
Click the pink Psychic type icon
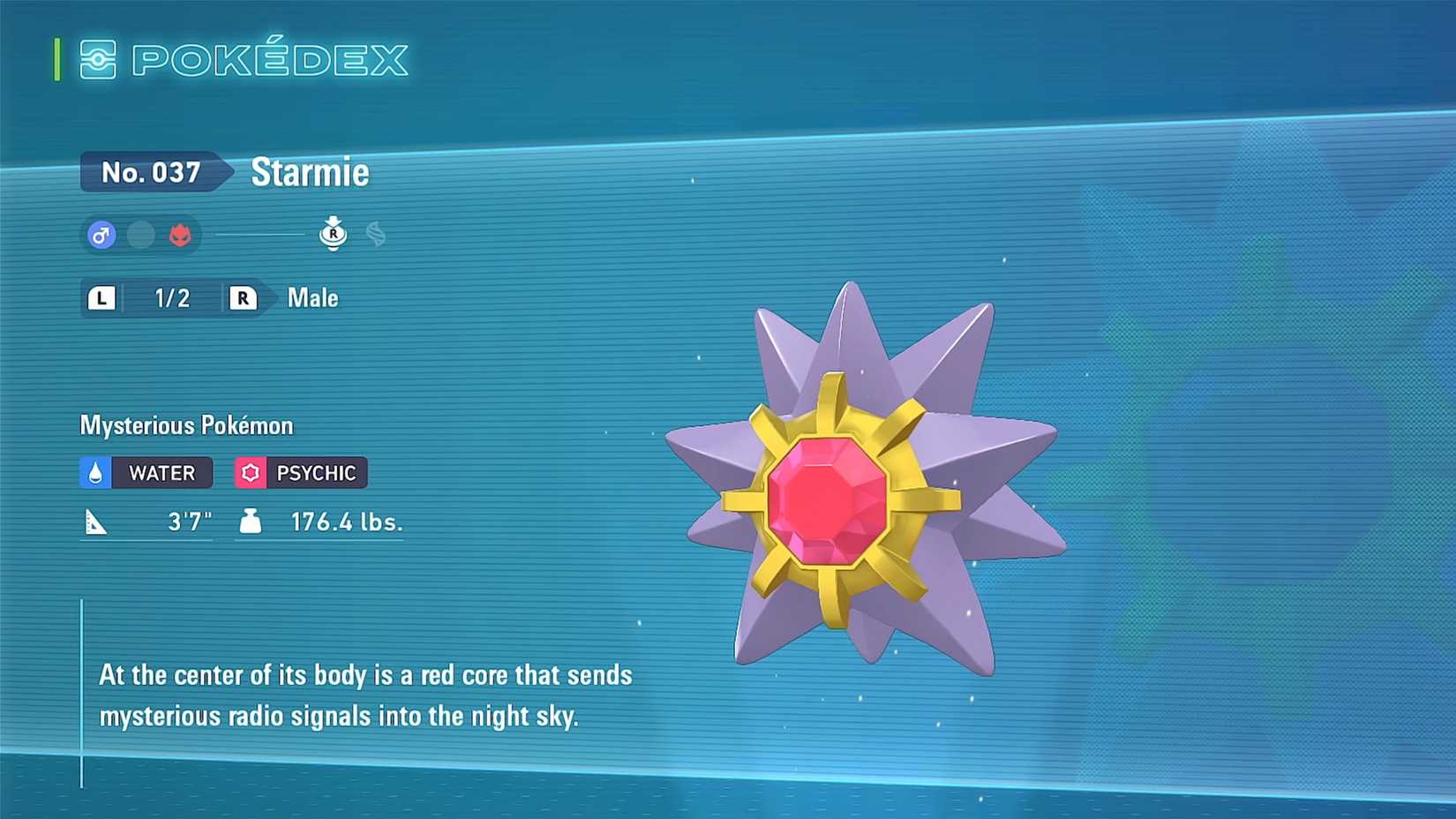coord(251,472)
